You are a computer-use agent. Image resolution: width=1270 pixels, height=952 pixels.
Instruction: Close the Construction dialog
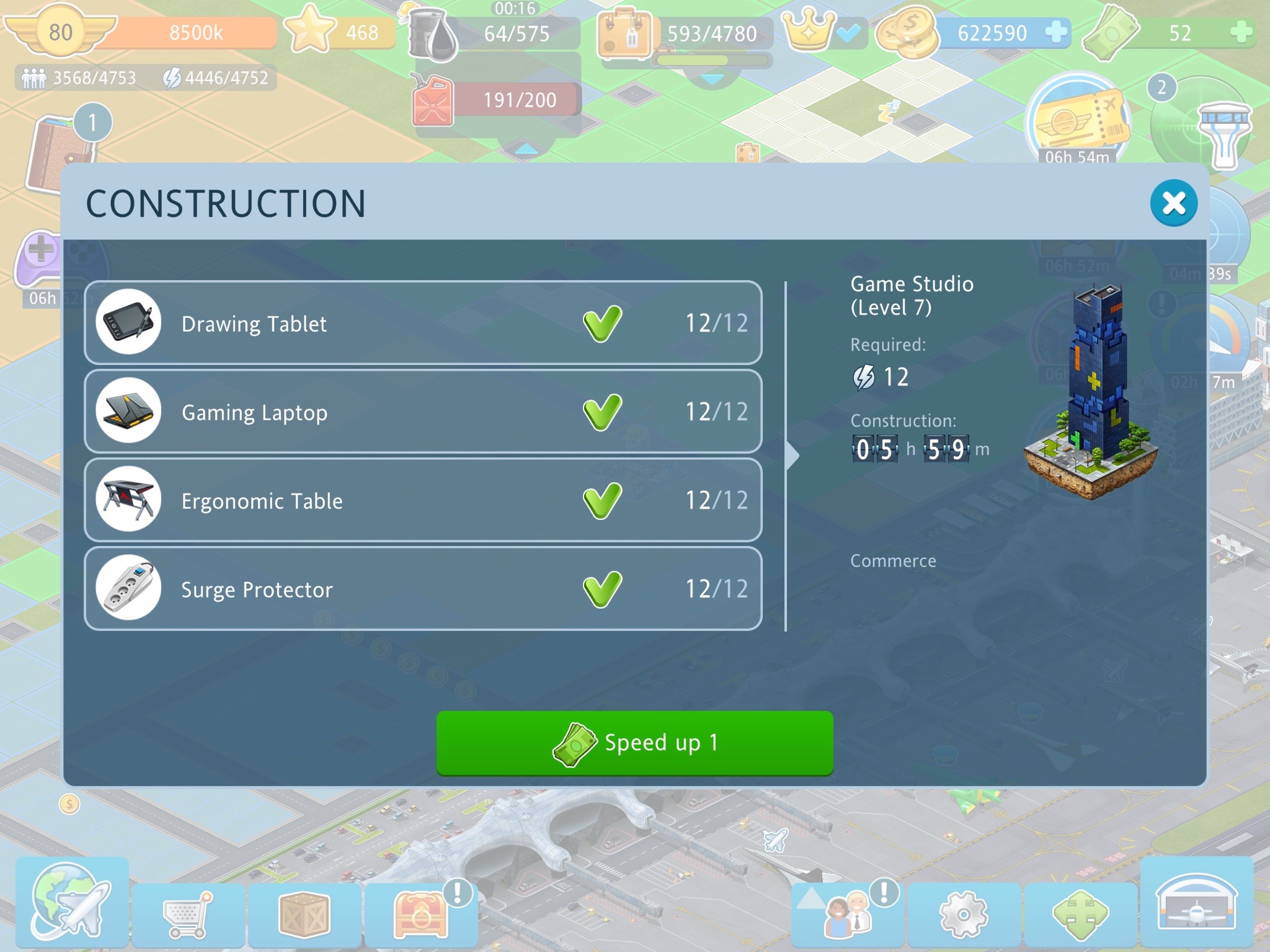pyautogui.click(x=1173, y=203)
